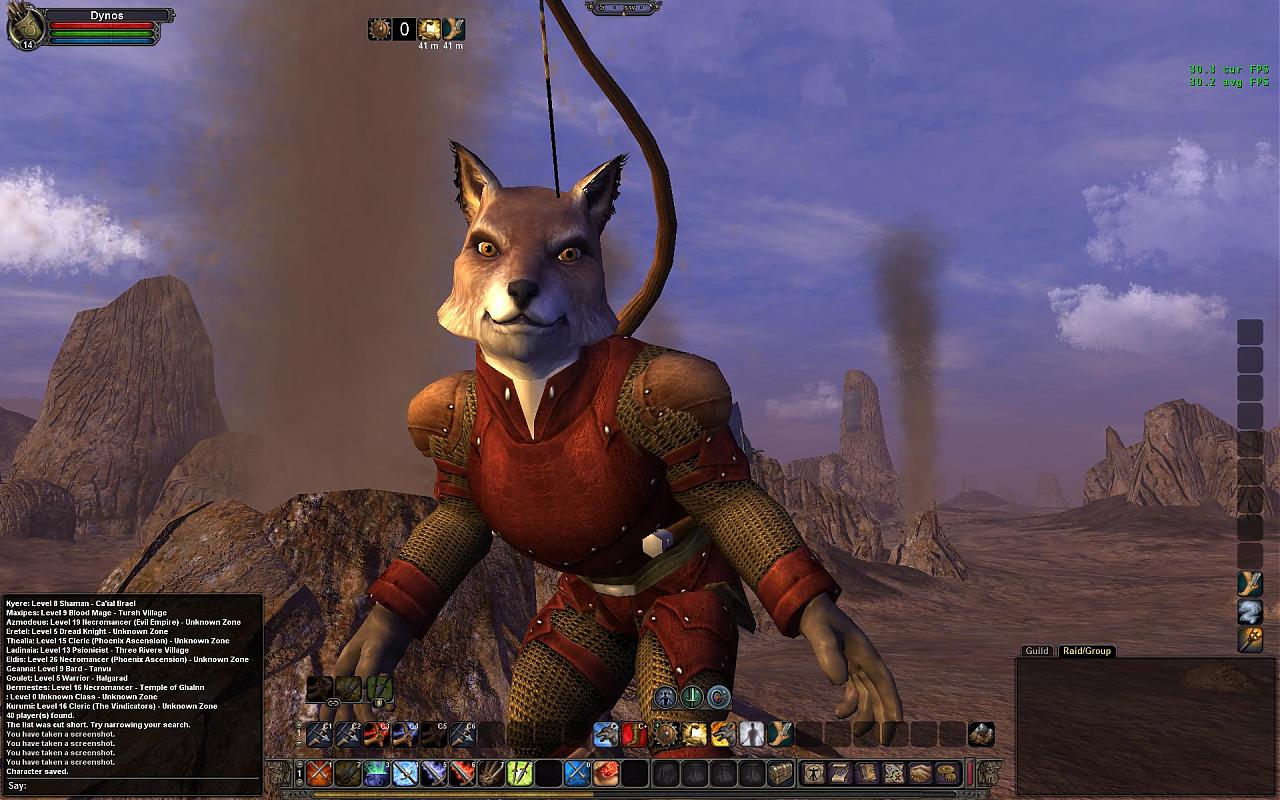Open the handshake social menu icon

(x=921, y=773)
